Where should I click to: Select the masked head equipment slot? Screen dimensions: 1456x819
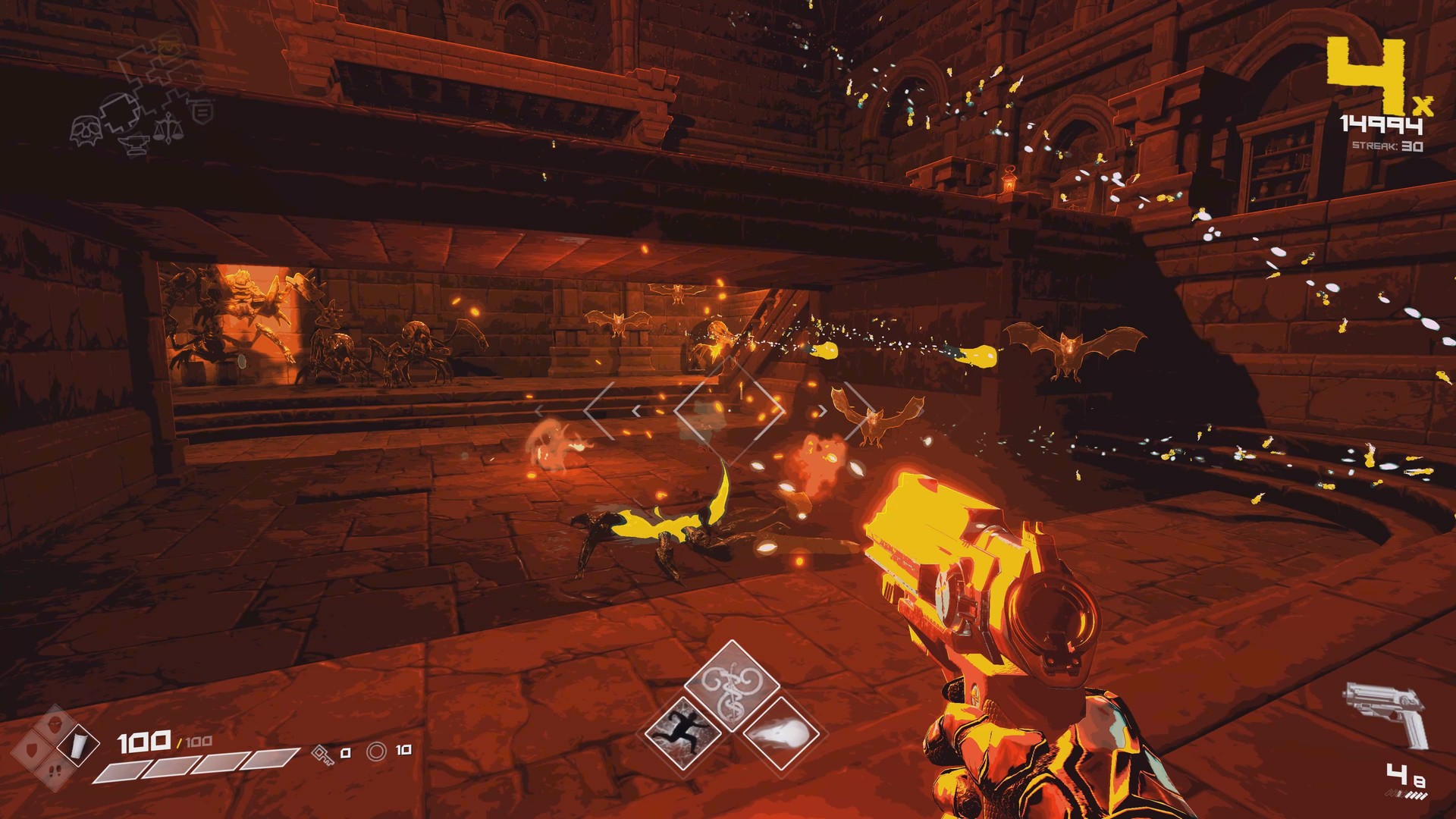coord(55,726)
